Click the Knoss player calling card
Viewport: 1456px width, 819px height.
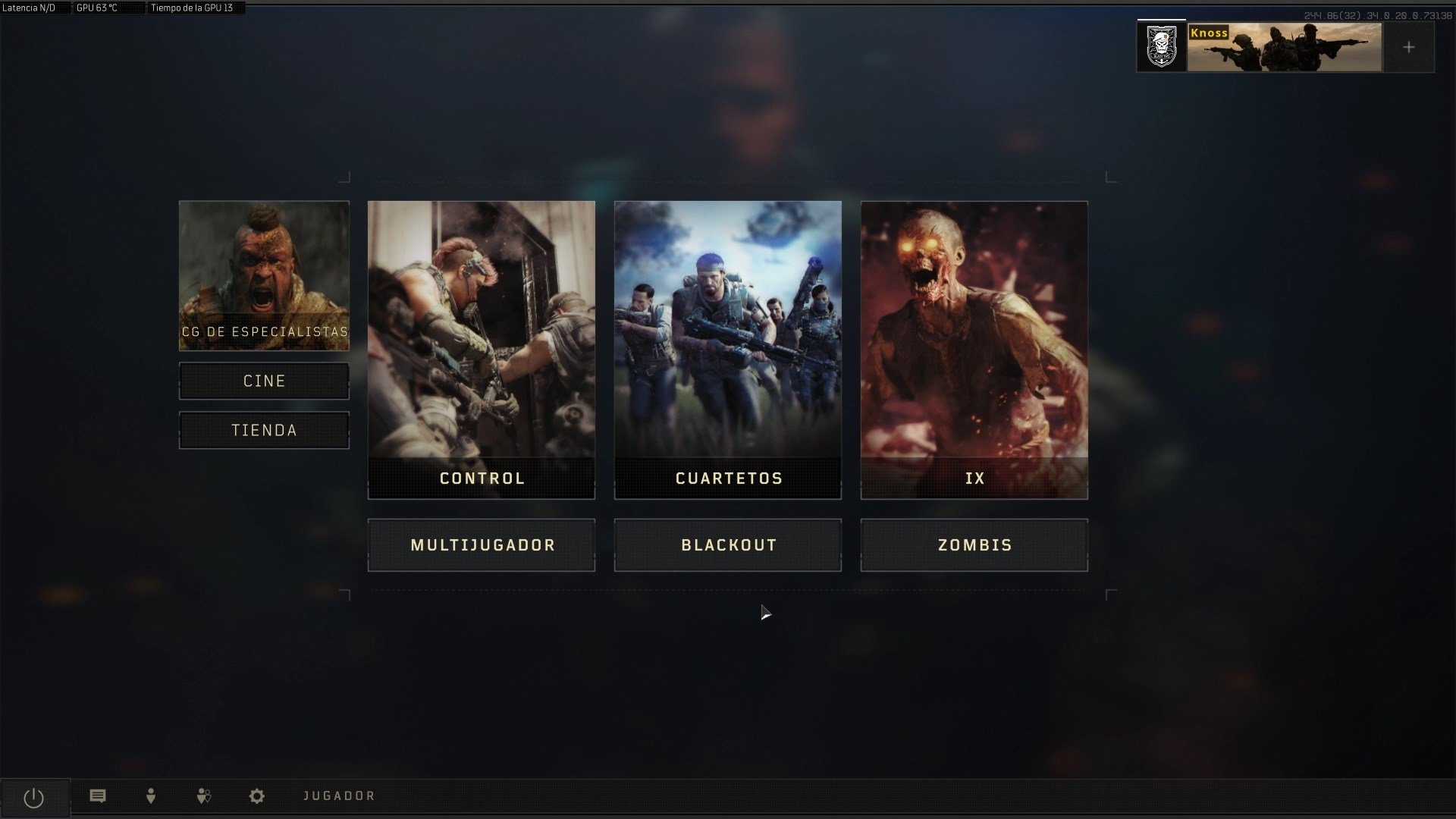coord(1282,46)
